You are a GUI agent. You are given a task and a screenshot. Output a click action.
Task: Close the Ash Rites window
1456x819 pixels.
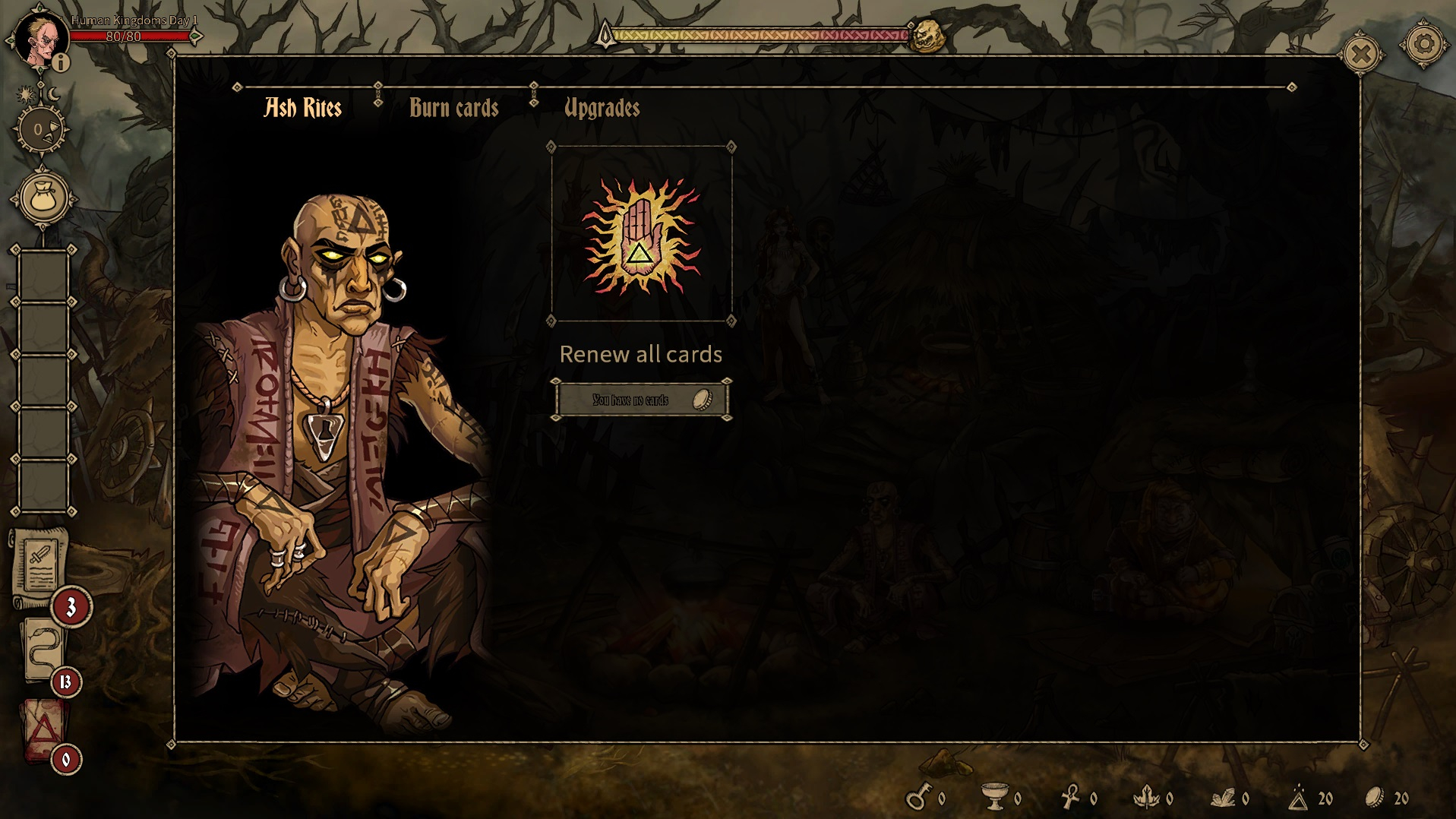pyautogui.click(x=1361, y=54)
